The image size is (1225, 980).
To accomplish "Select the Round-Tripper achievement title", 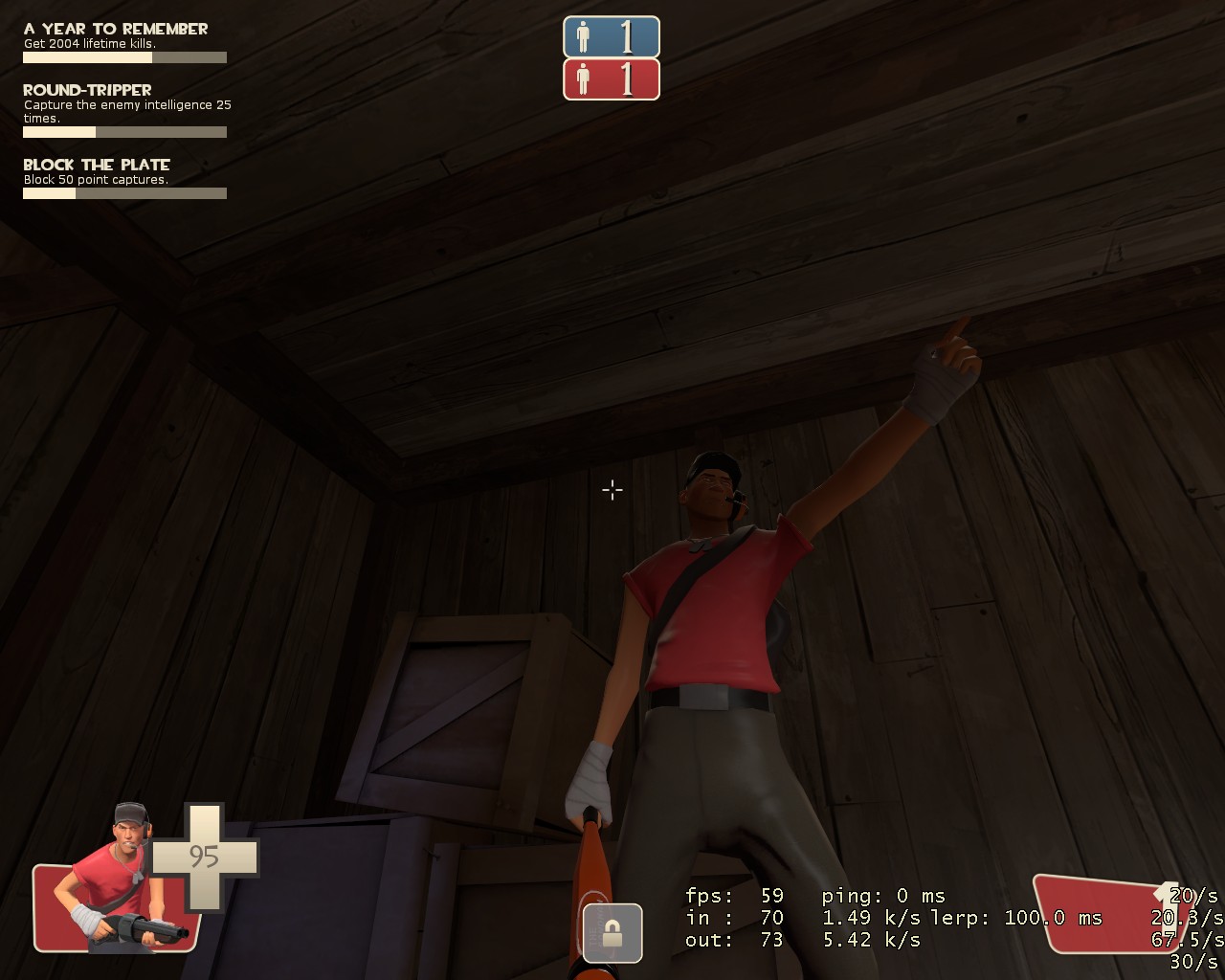I will pyautogui.click(x=87, y=89).
